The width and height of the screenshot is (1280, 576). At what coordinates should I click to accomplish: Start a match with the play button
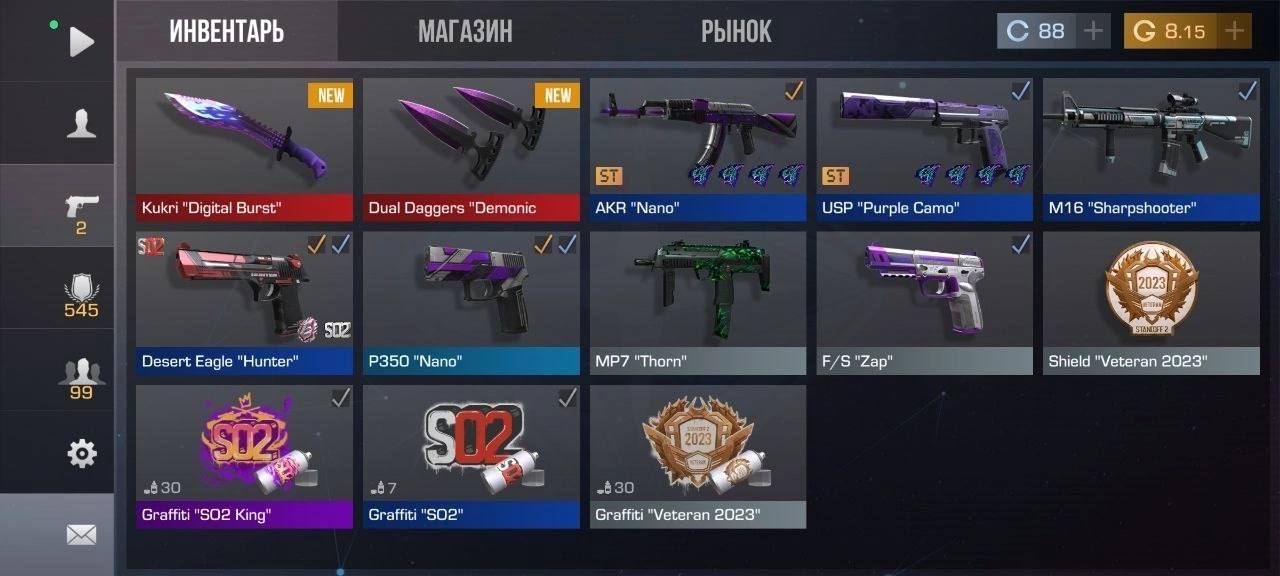(x=81, y=41)
